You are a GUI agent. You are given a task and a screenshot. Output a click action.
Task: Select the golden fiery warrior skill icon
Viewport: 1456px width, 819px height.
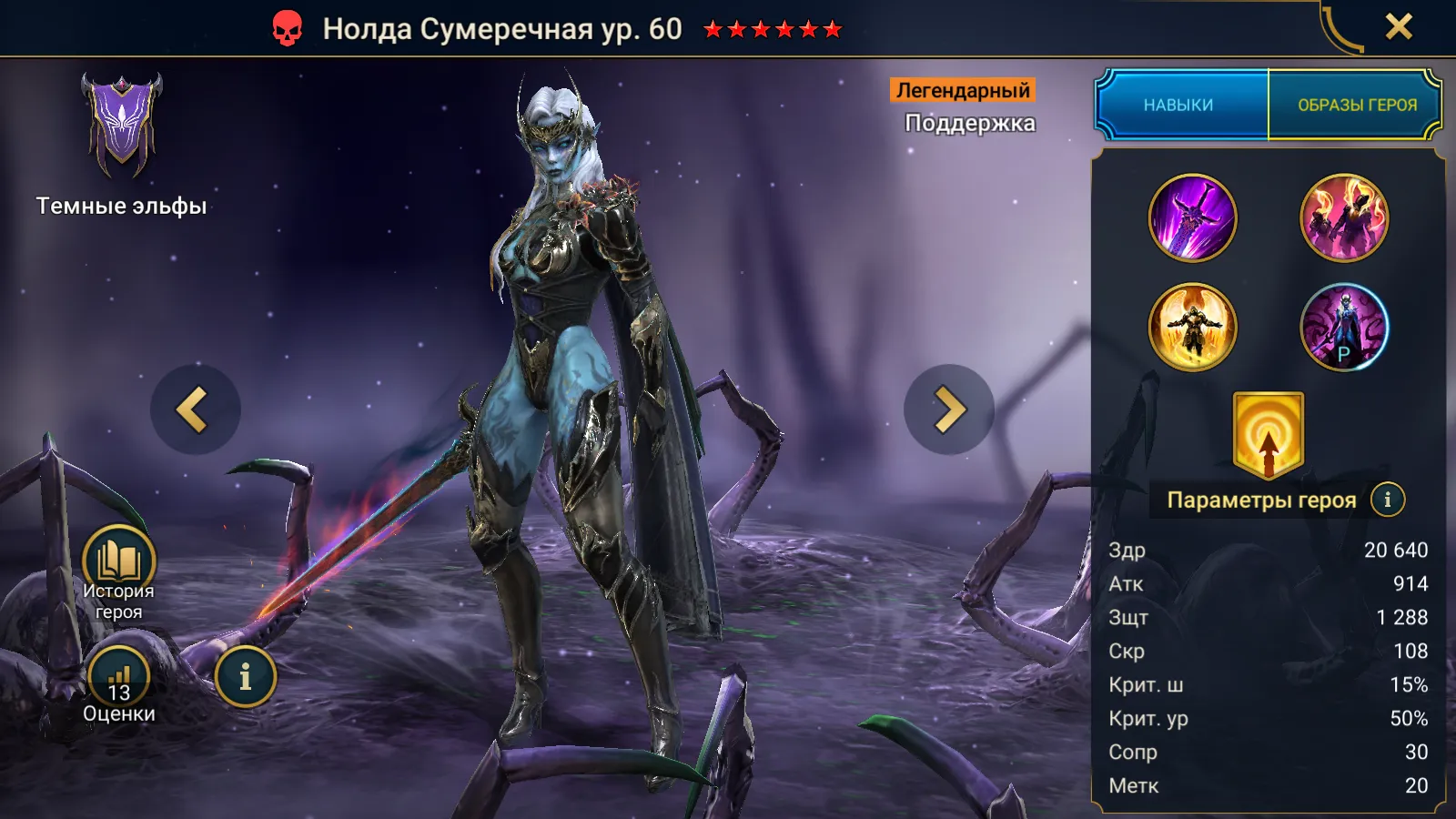point(1192,328)
